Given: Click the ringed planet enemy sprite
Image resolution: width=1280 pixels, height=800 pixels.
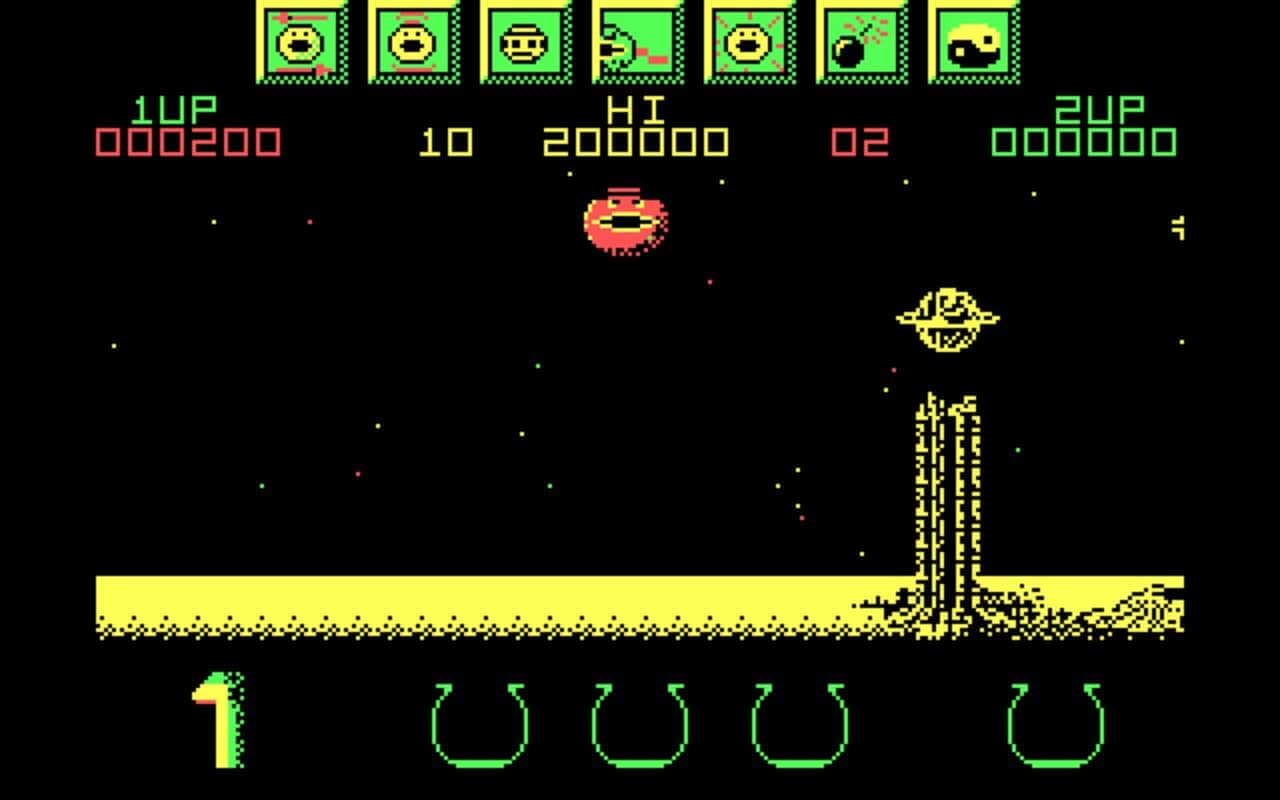Looking at the screenshot, I should point(948,318).
